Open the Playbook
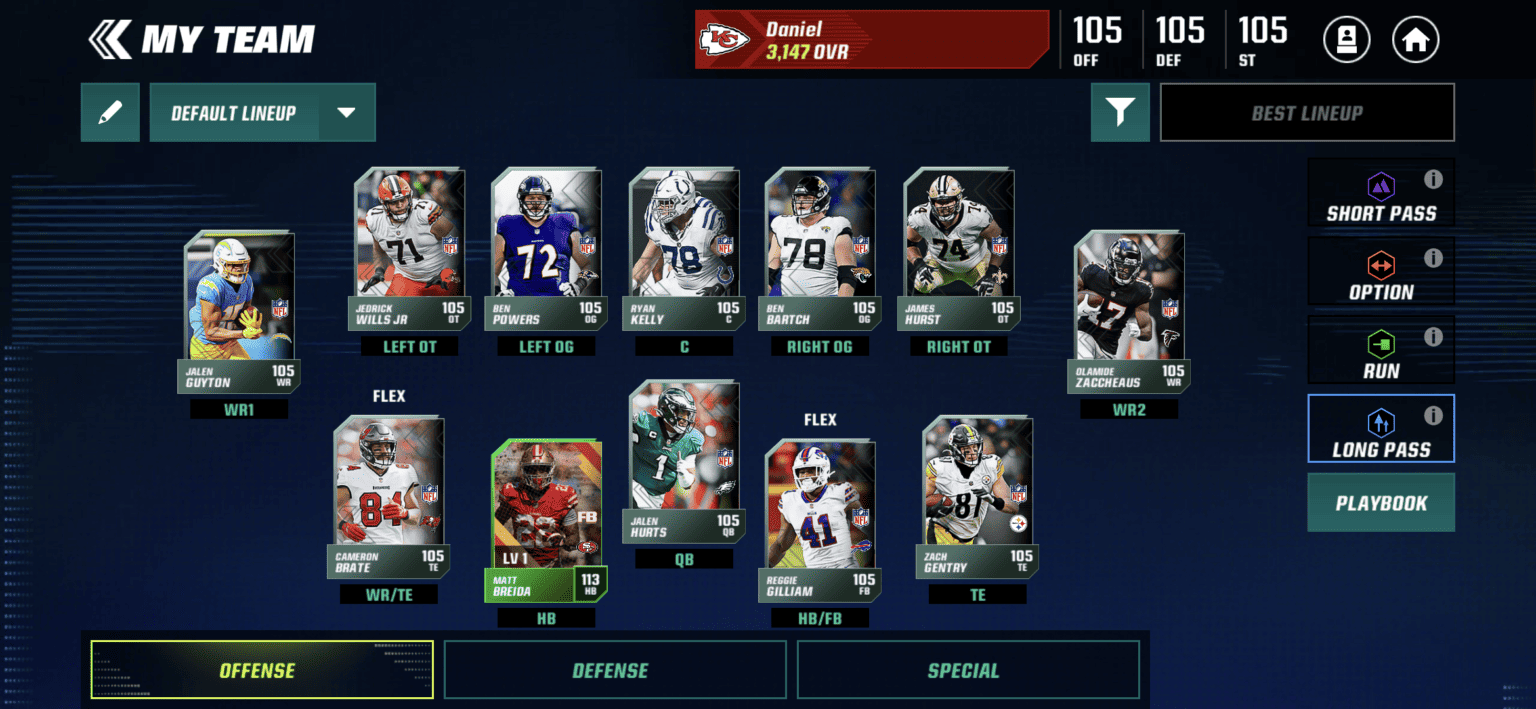The height and width of the screenshot is (709, 1536). tap(1380, 503)
